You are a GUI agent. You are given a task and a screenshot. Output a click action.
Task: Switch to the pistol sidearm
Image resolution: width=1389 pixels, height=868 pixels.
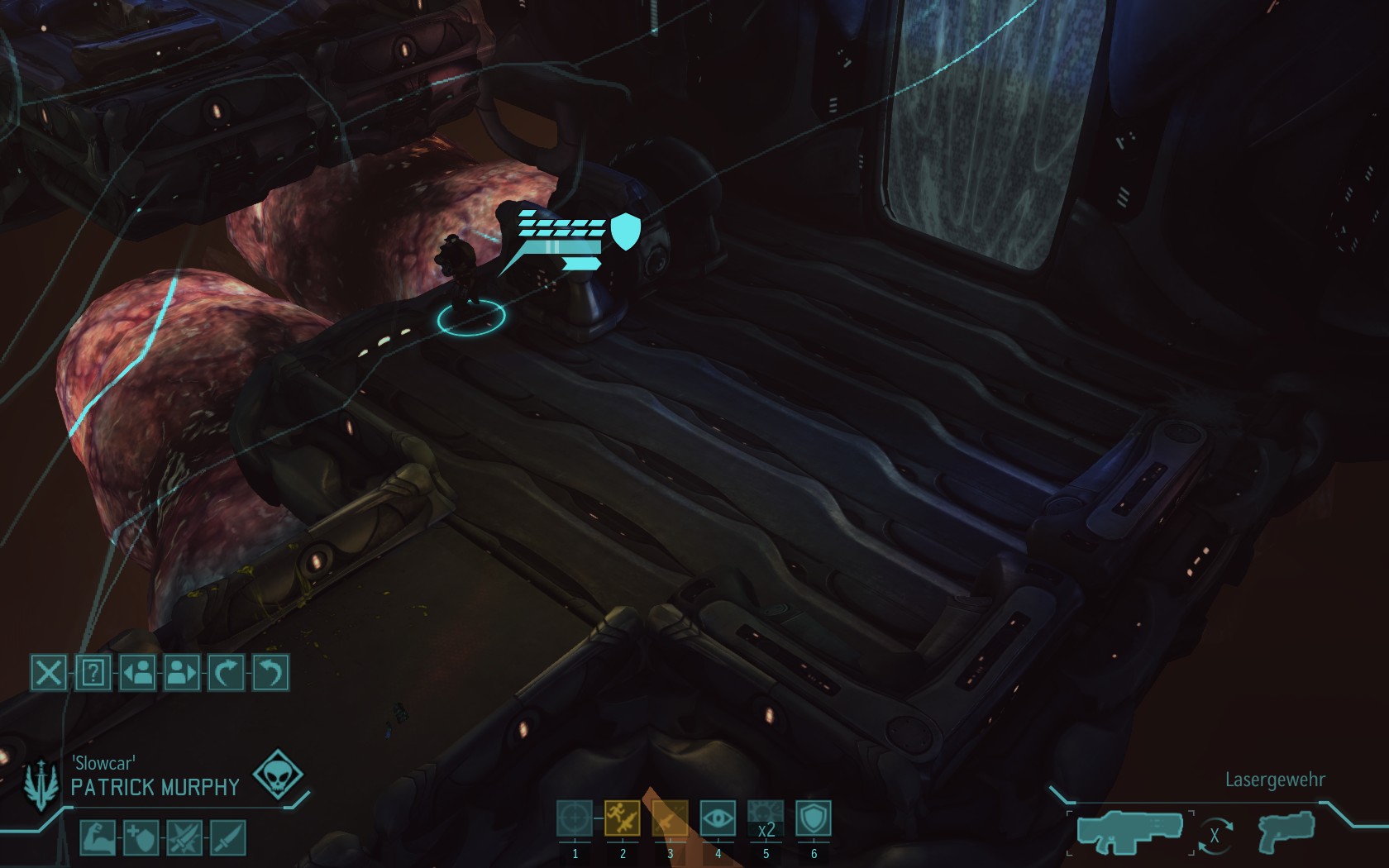point(1284,832)
